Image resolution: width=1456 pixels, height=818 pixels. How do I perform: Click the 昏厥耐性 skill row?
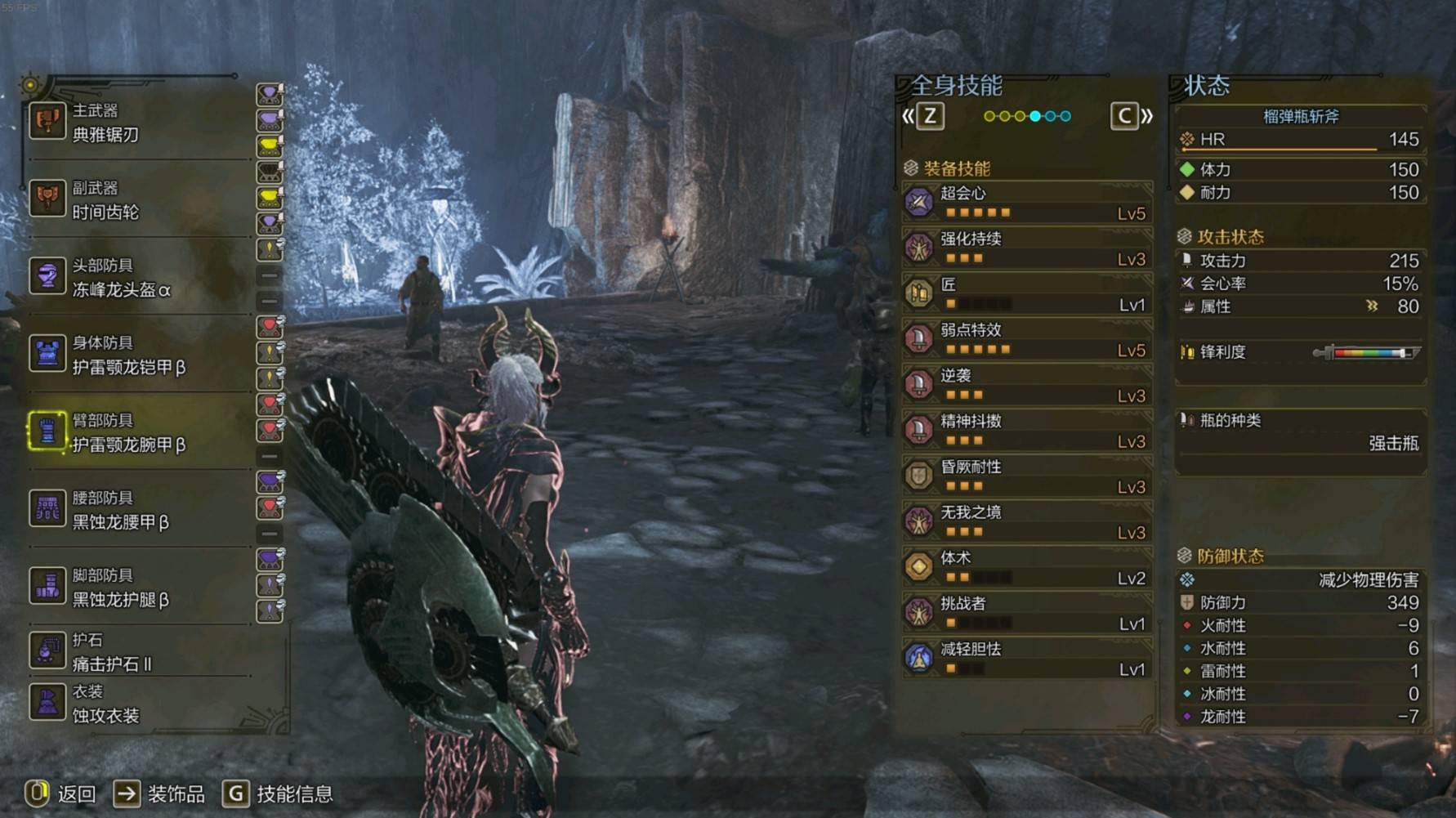point(1027,476)
